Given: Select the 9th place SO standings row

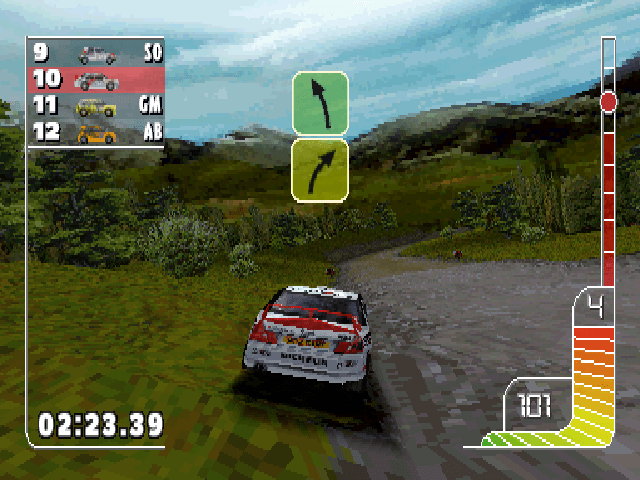Looking at the screenshot, I should 97,54.
